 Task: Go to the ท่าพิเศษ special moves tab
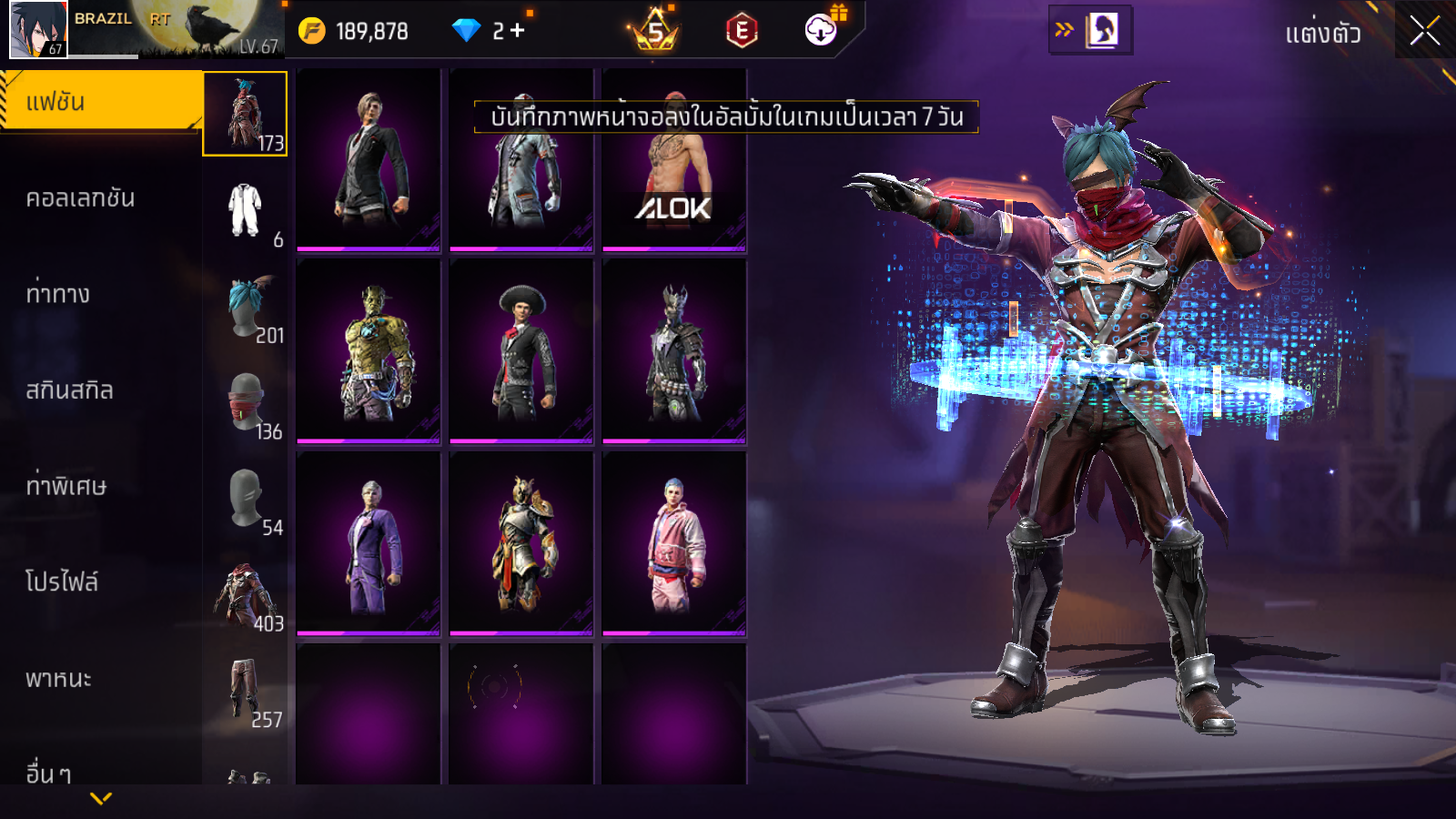click(x=66, y=486)
